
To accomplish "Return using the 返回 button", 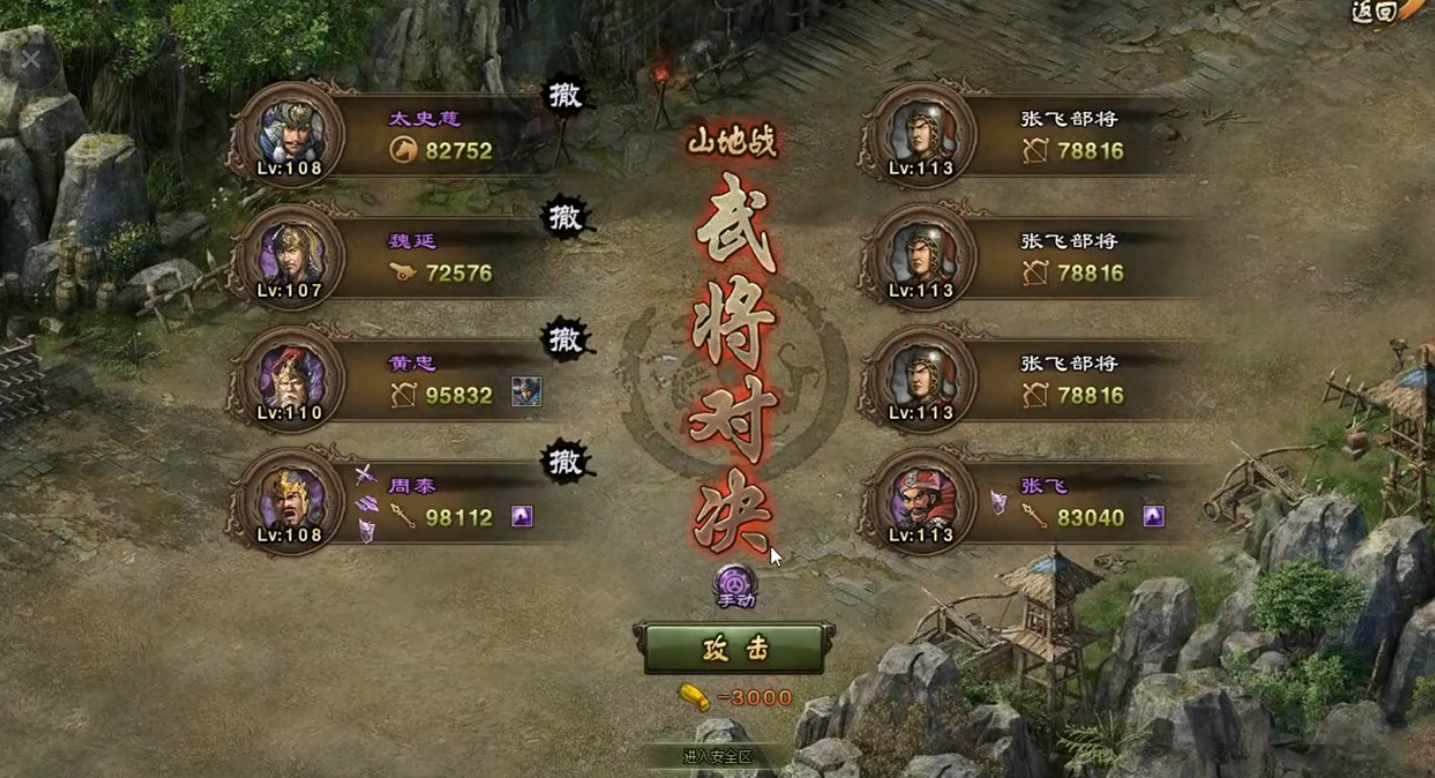I will pos(1379,12).
